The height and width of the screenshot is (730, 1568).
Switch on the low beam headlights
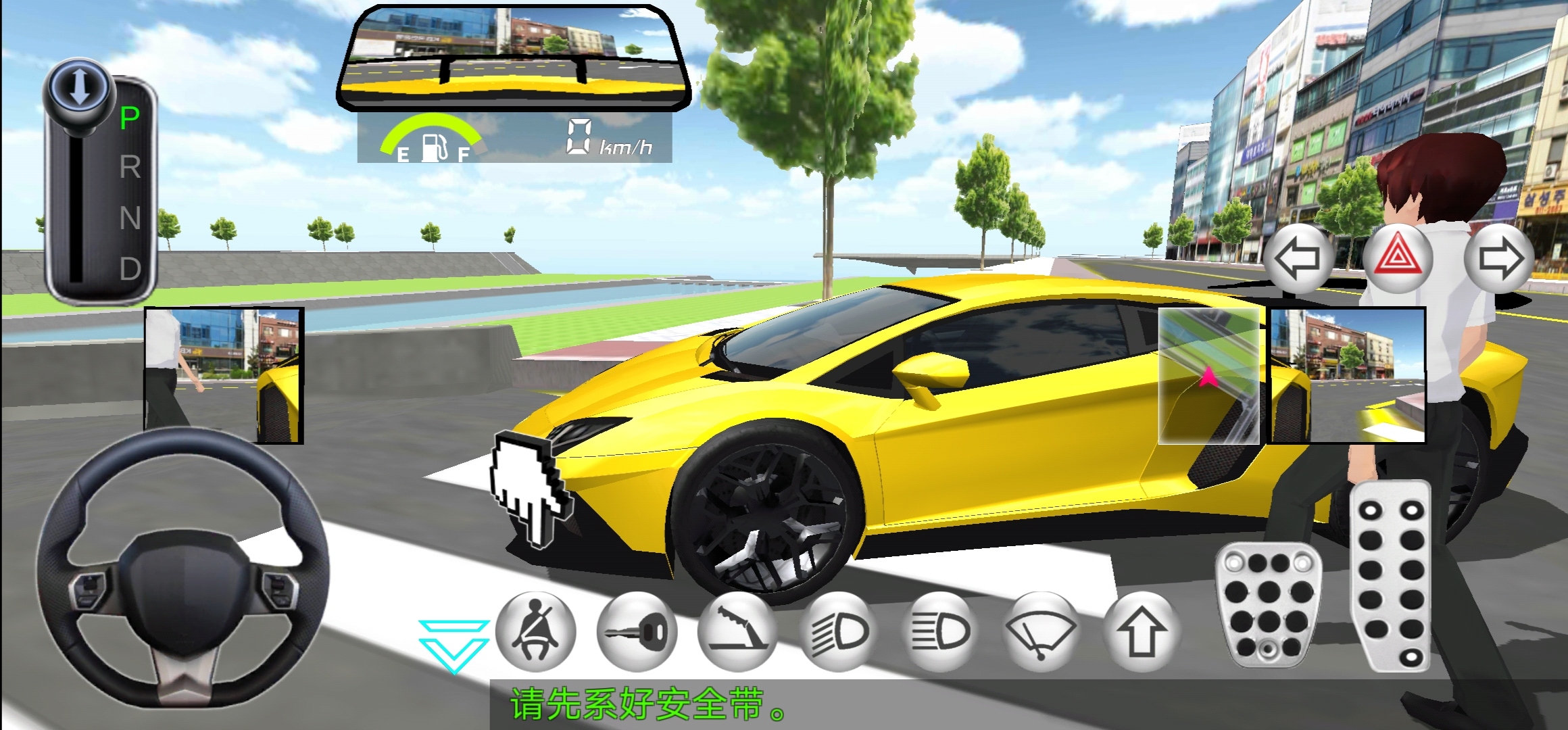[x=839, y=633]
